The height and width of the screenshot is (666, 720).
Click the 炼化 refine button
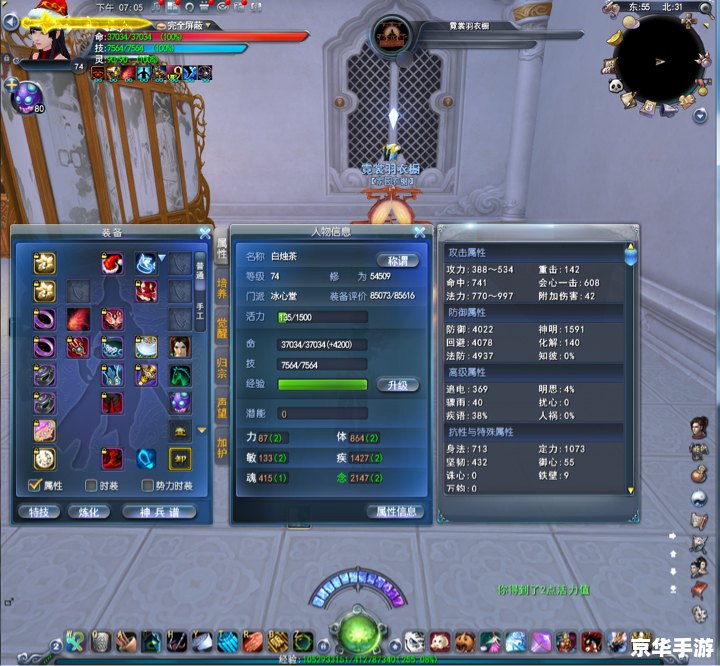point(88,511)
